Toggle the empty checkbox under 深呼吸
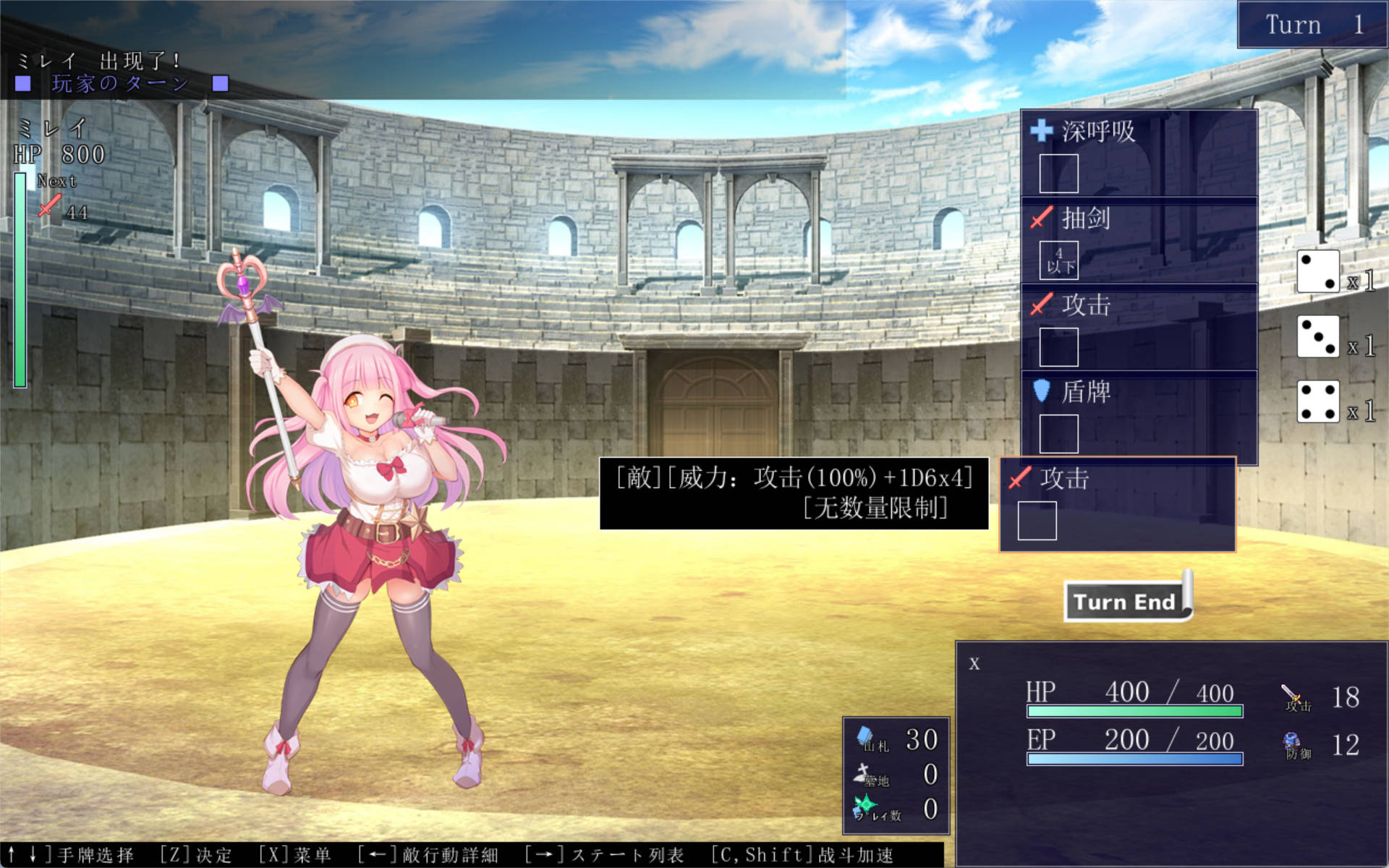 [1058, 174]
